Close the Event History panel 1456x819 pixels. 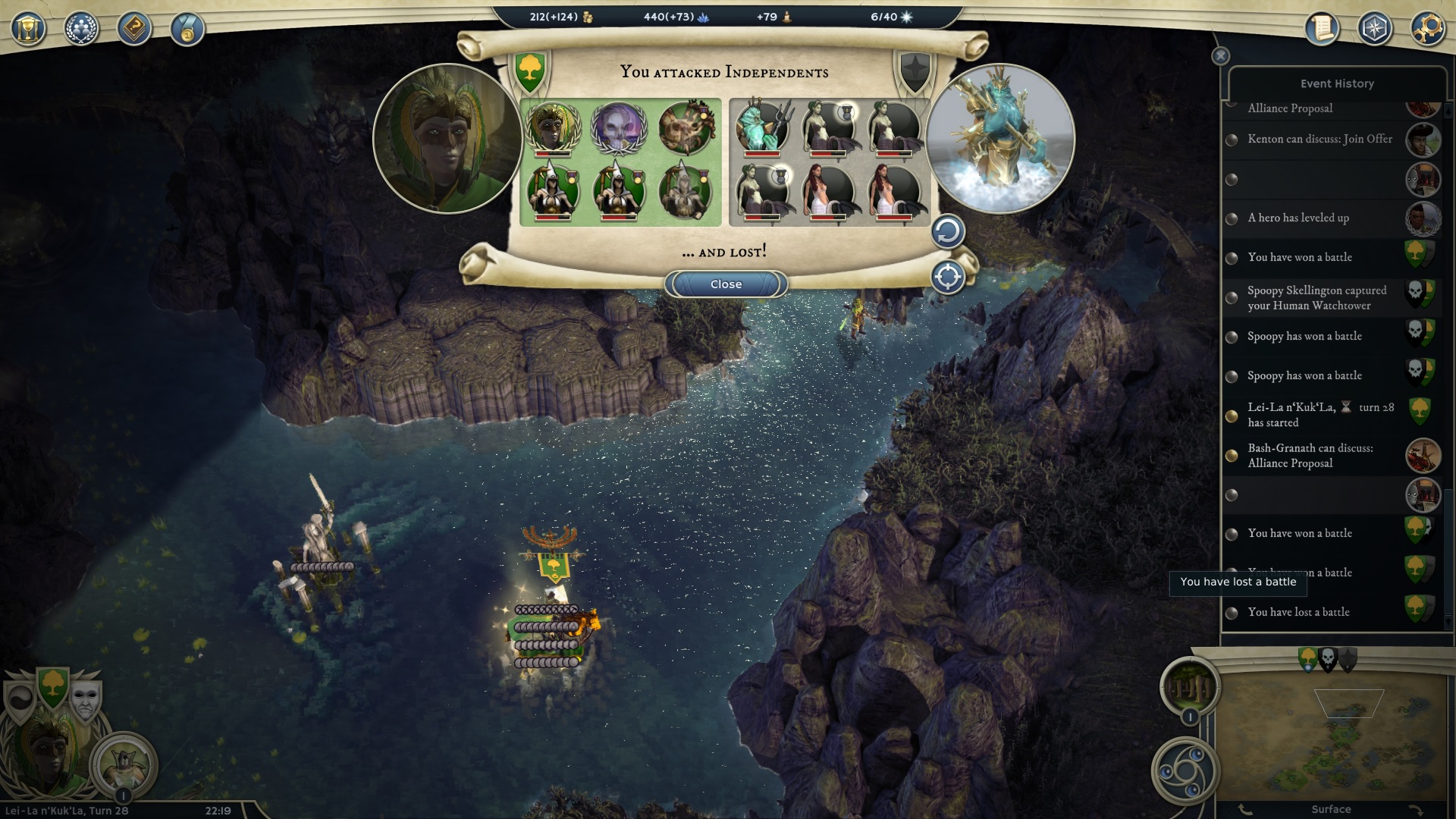(1220, 56)
